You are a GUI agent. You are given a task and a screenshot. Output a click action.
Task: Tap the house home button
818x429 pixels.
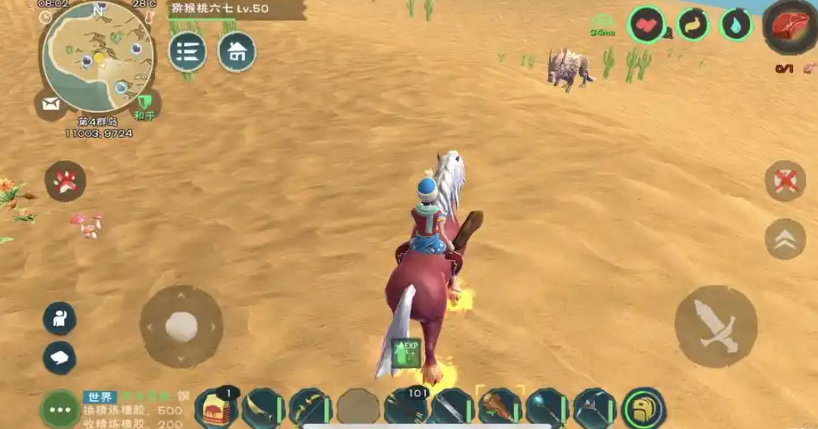tap(237, 51)
